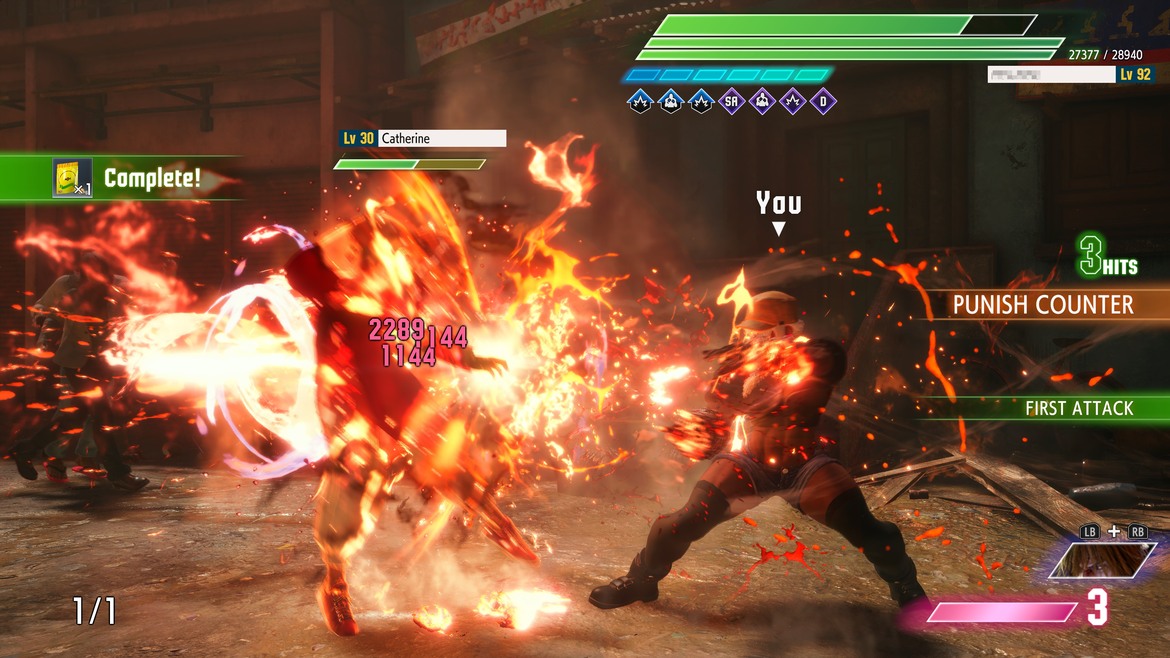1170x658 pixels.
Task: Click the yellow reward item icon beside Complete!
Action: pos(72,178)
